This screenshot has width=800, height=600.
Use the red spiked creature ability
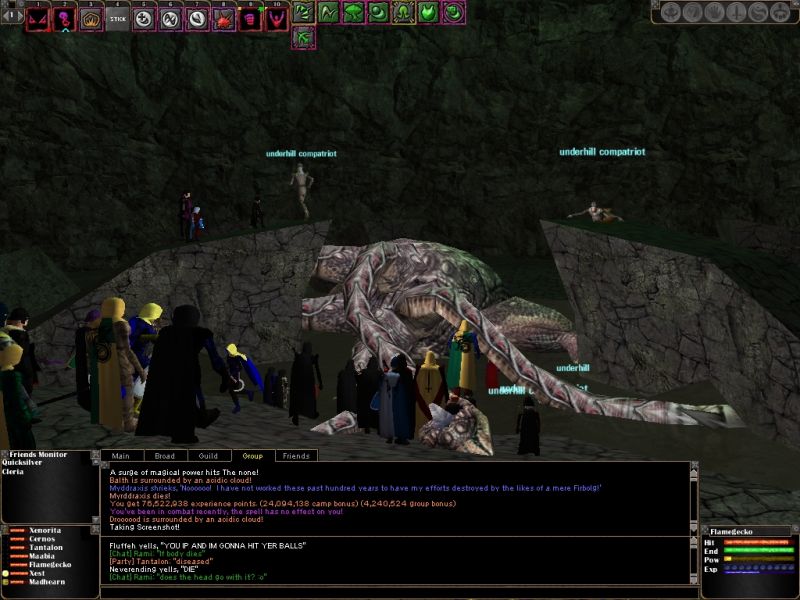[x=224, y=18]
